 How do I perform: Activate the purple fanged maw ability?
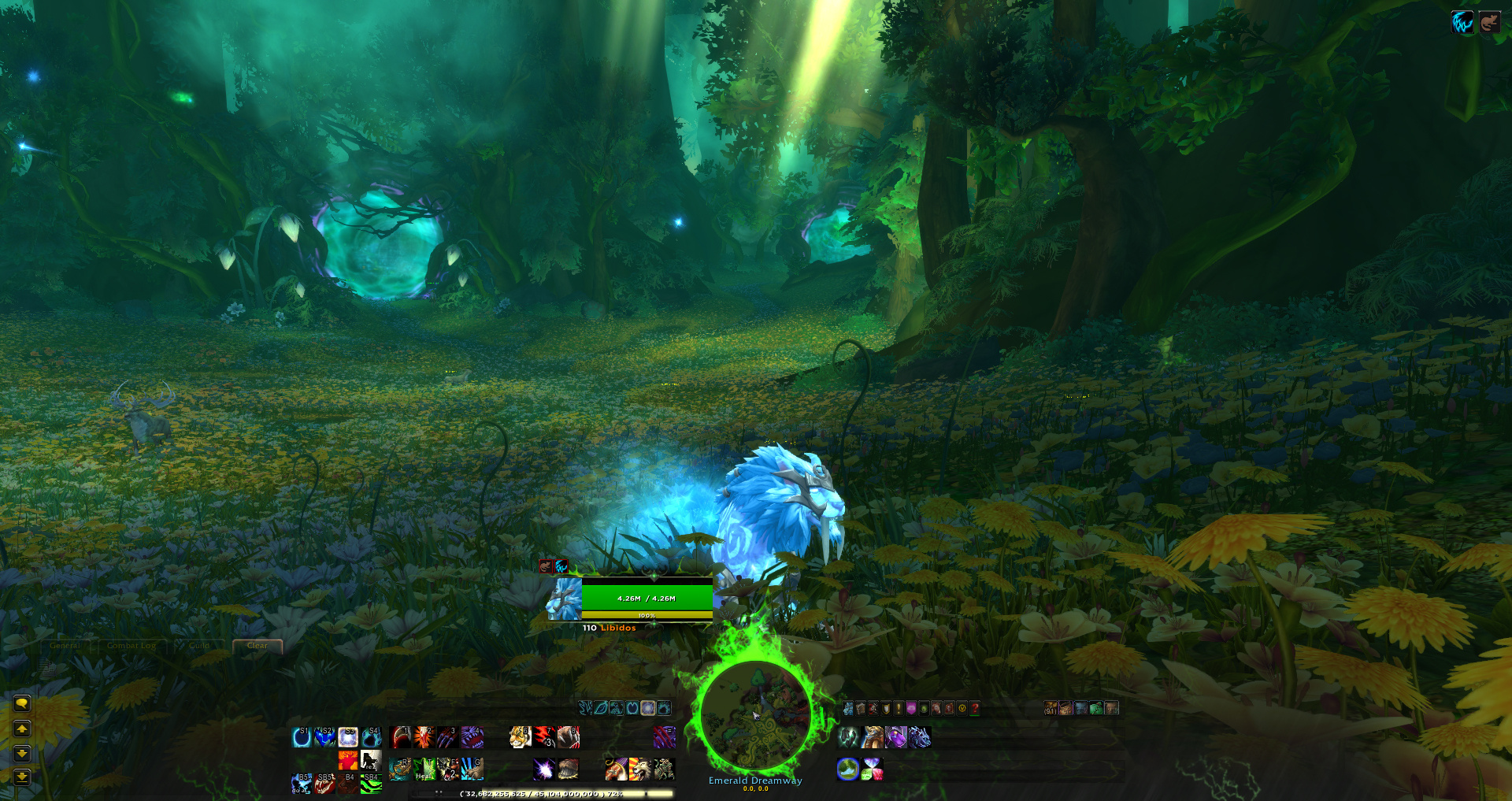(472, 737)
